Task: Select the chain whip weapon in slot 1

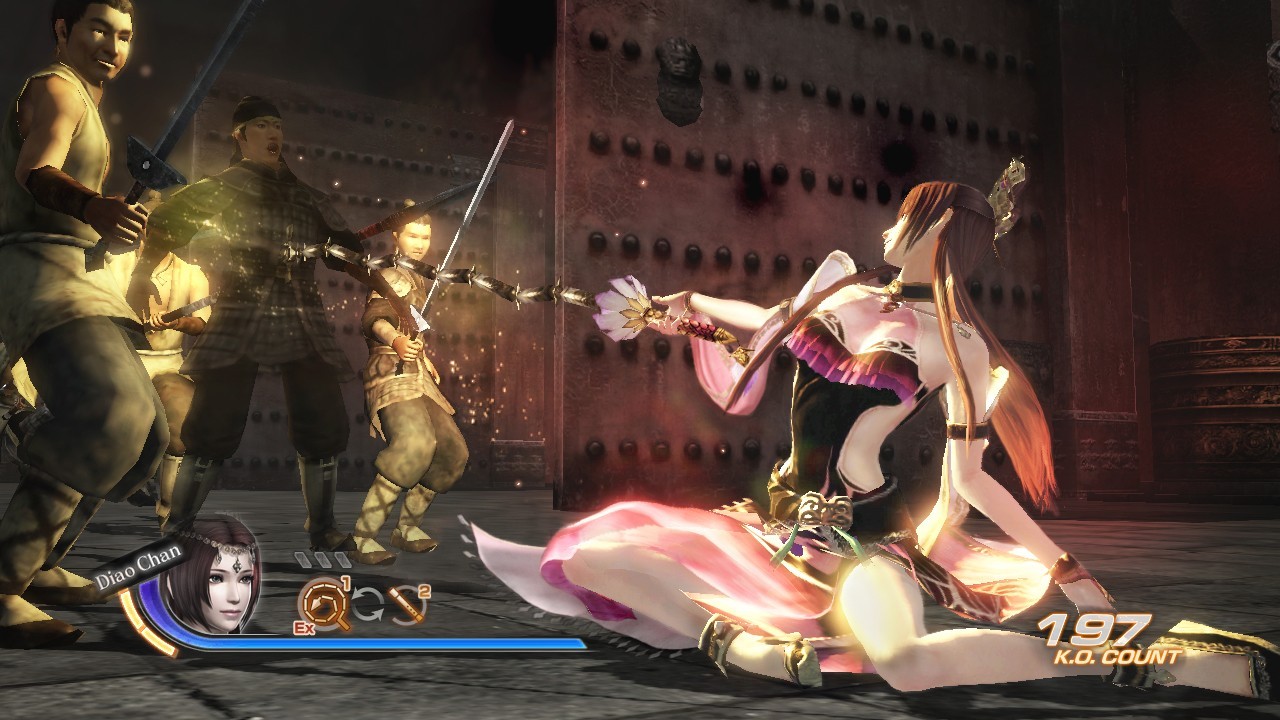Action: (323, 604)
